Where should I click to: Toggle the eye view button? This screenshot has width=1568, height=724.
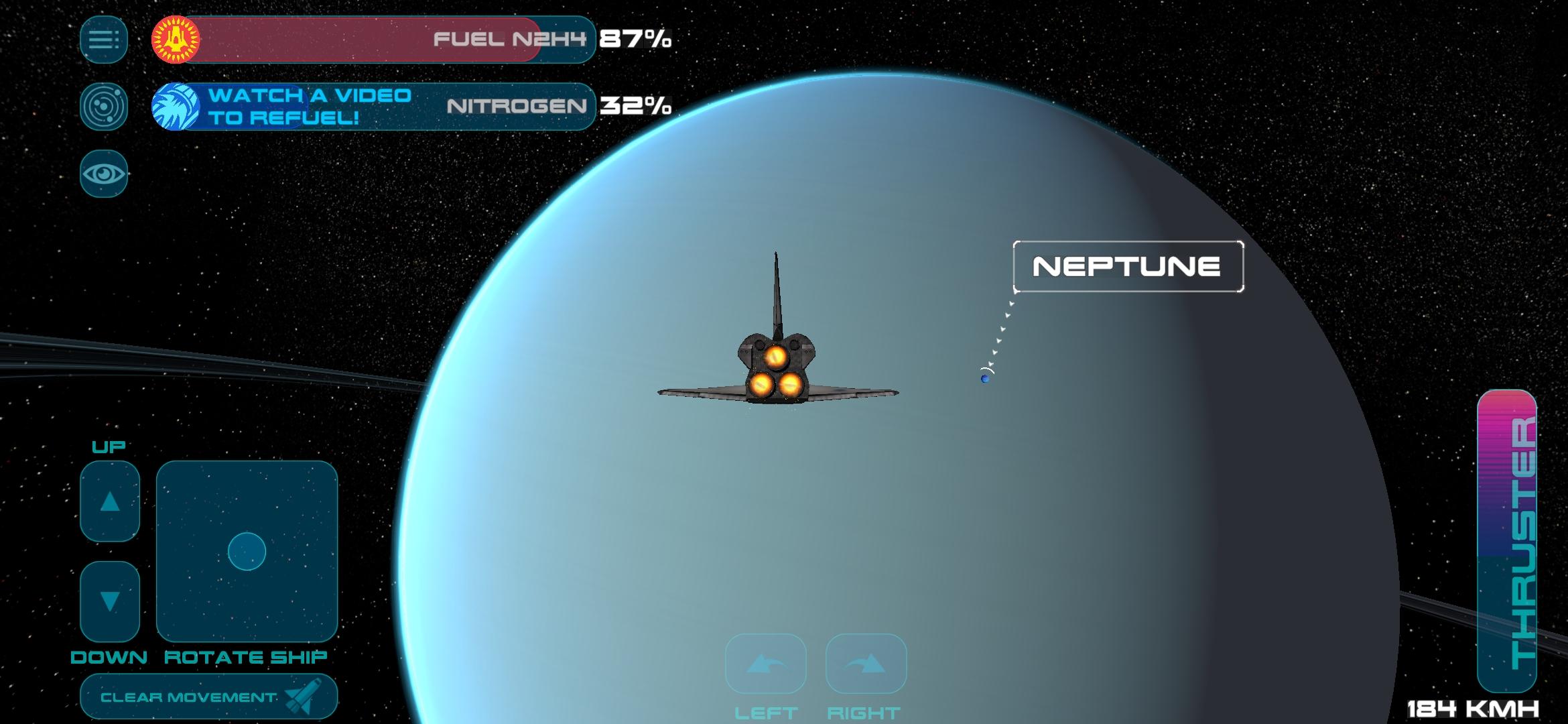104,174
